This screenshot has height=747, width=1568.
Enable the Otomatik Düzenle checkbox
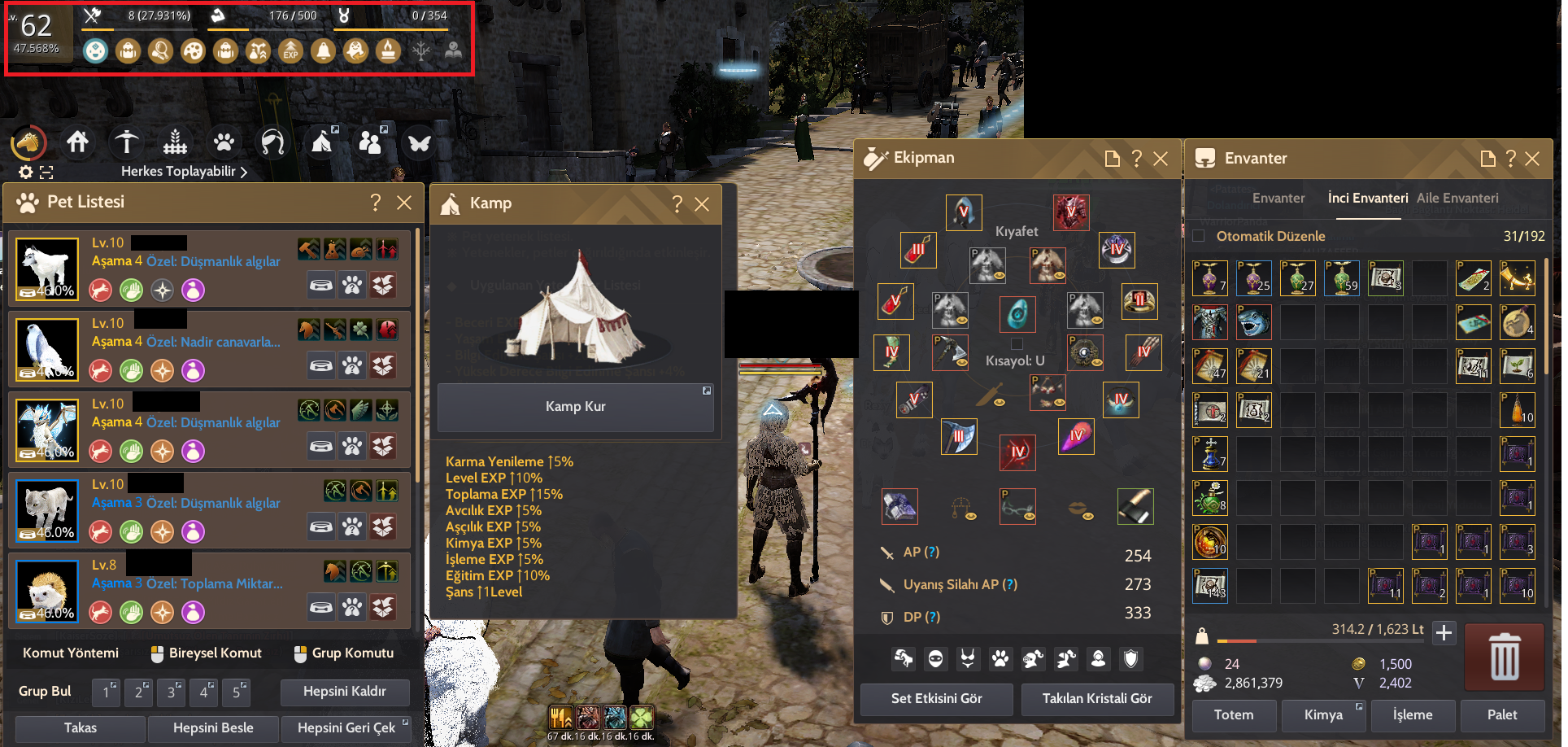(1199, 235)
